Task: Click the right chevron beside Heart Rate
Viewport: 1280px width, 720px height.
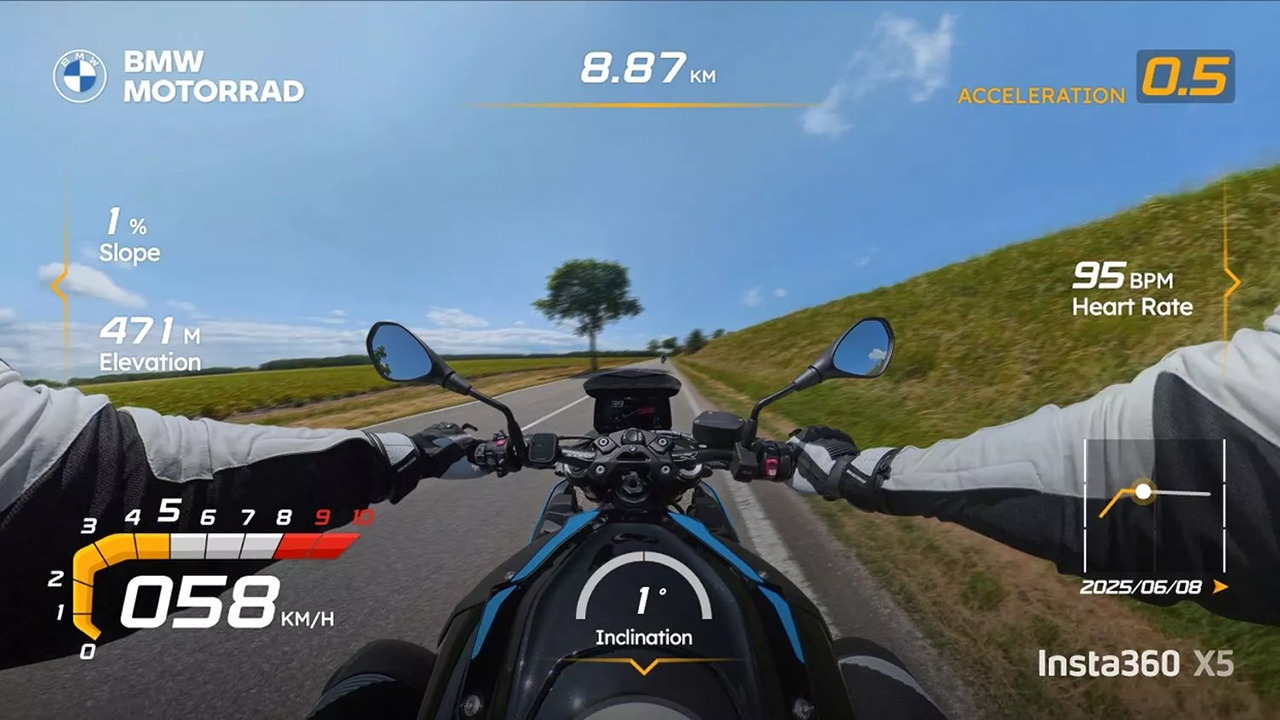Action: click(1232, 283)
